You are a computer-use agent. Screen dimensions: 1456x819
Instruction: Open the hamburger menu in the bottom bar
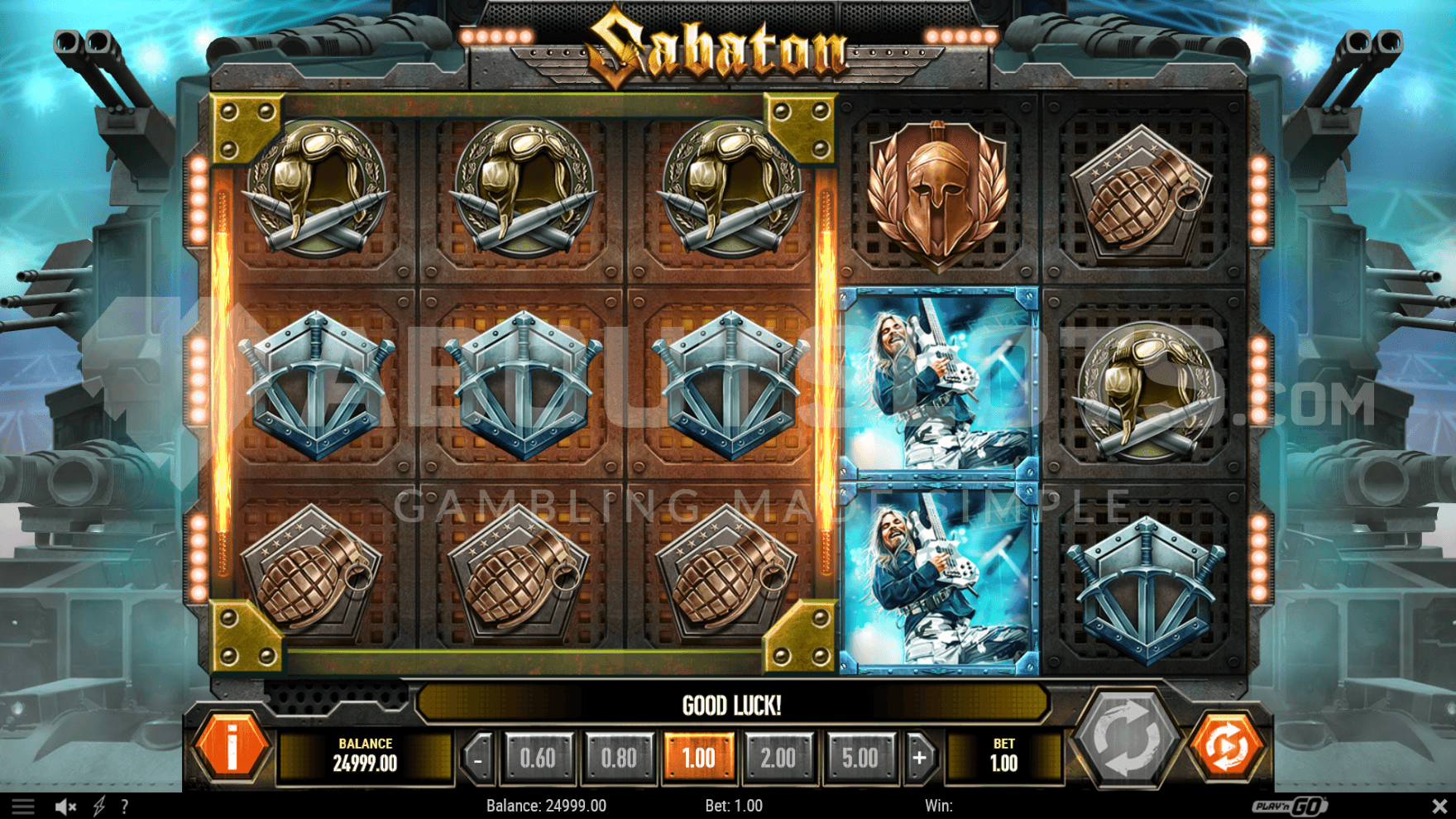point(22,807)
